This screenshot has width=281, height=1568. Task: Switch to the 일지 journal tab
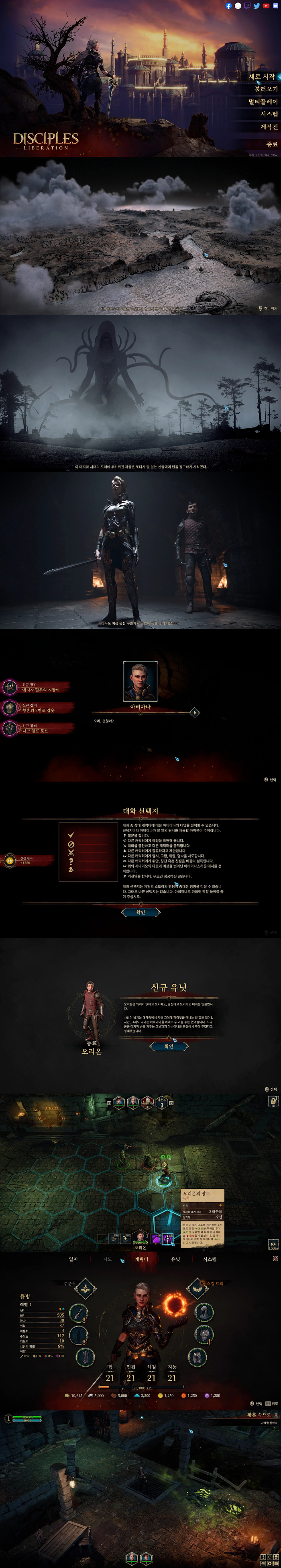pos(73,1259)
